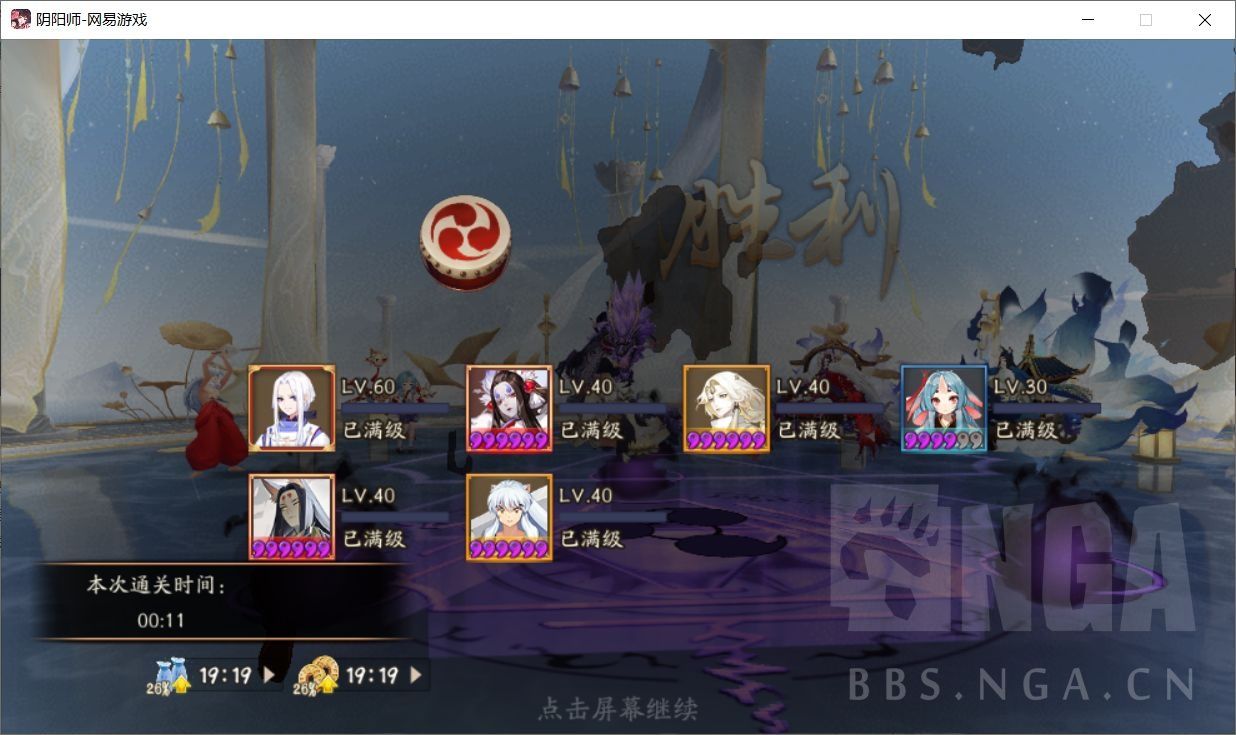Select the red-flower-haired LV.40 shikigami portrait
This screenshot has width=1236, height=735.
(x=509, y=408)
